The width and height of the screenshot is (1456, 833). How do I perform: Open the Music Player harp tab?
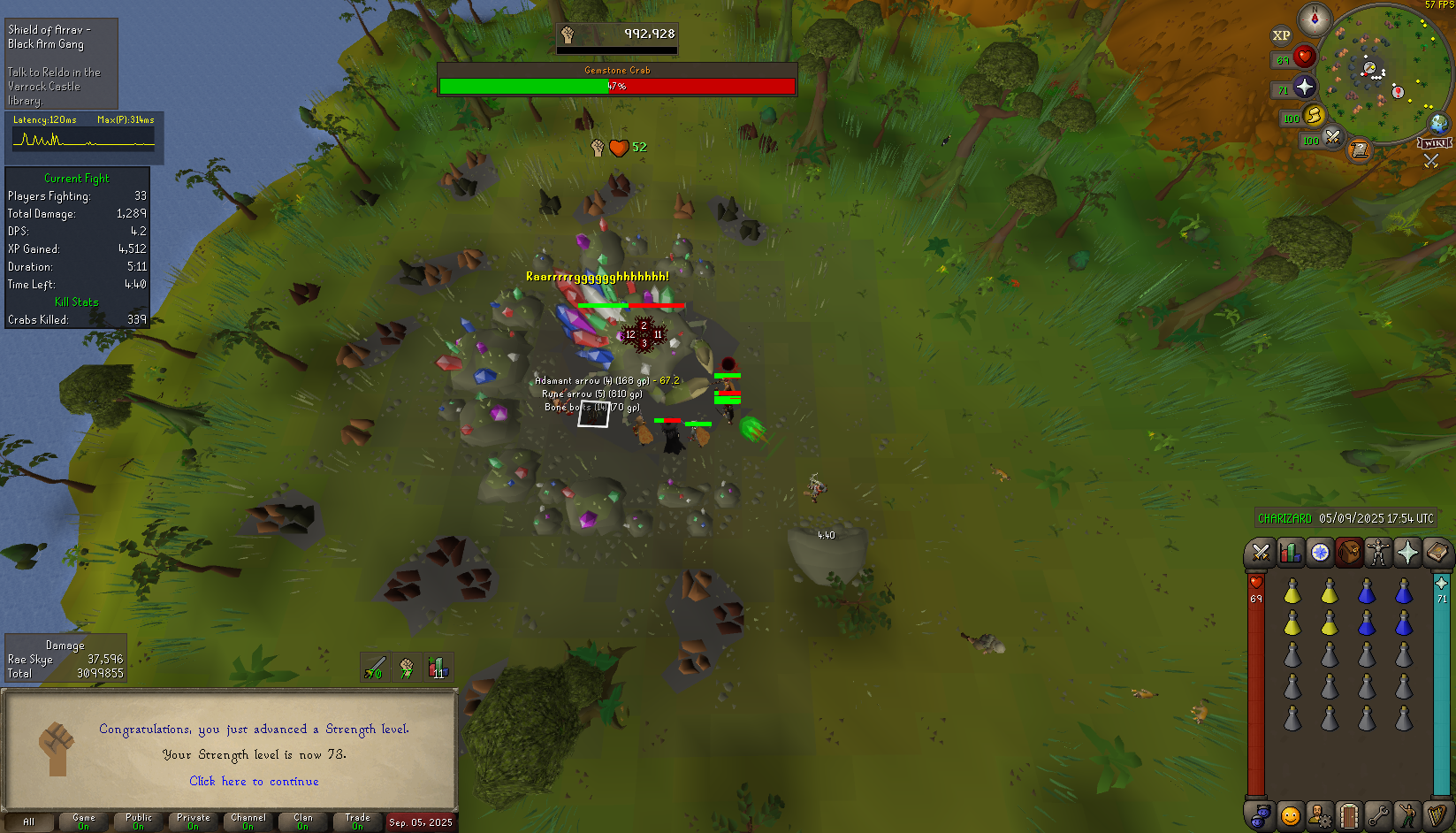tap(1437, 815)
